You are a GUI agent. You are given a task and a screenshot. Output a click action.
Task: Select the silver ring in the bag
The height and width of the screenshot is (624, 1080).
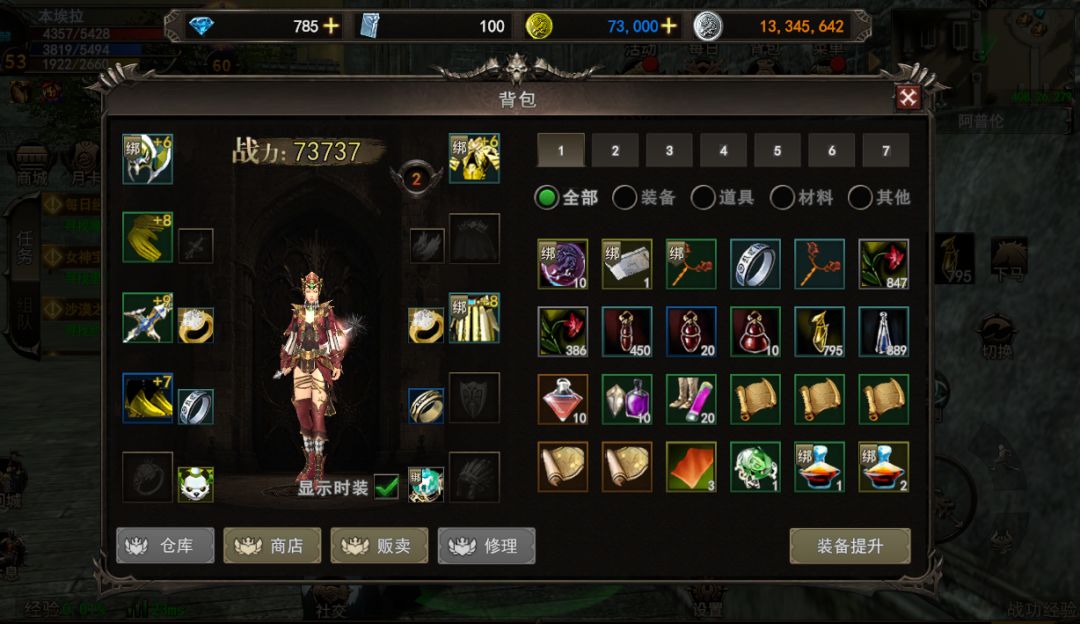[755, 264]
